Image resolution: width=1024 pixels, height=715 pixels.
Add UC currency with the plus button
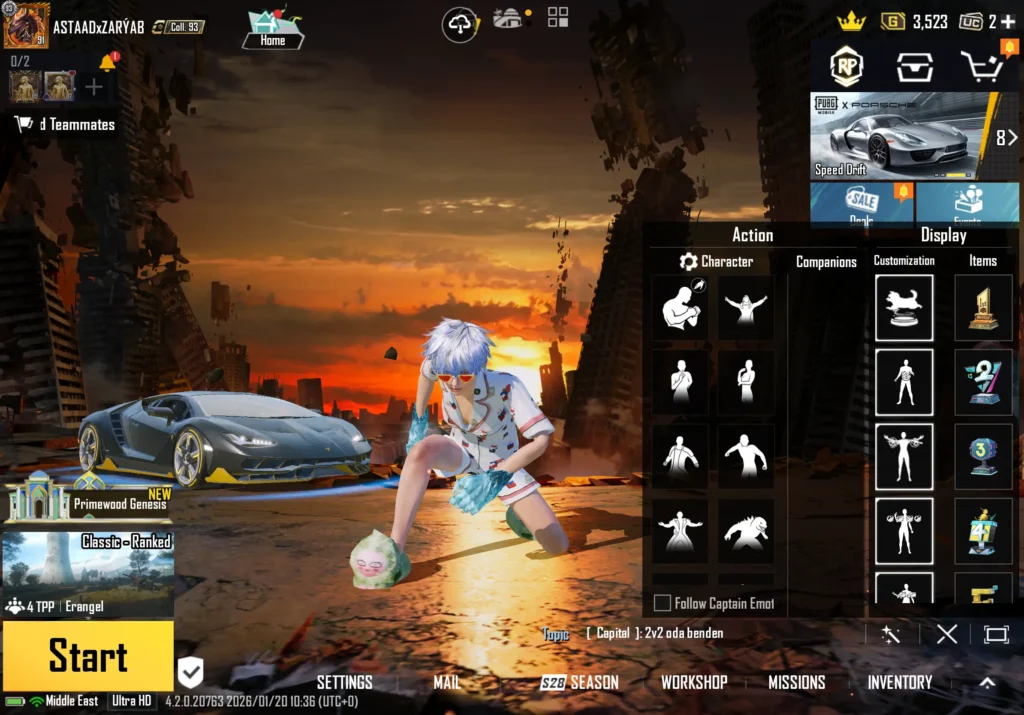(x=1007, y=21)
